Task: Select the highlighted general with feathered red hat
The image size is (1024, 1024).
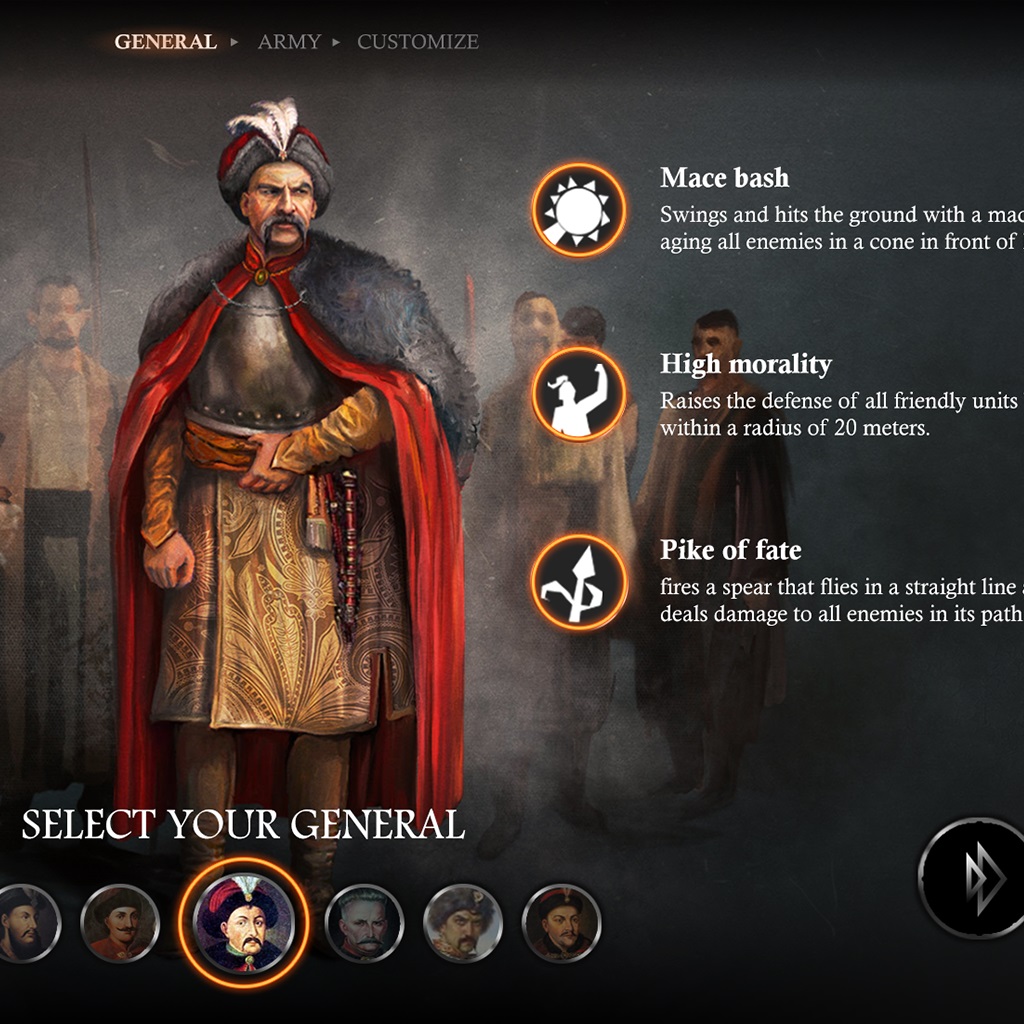Action: [244, 922]
